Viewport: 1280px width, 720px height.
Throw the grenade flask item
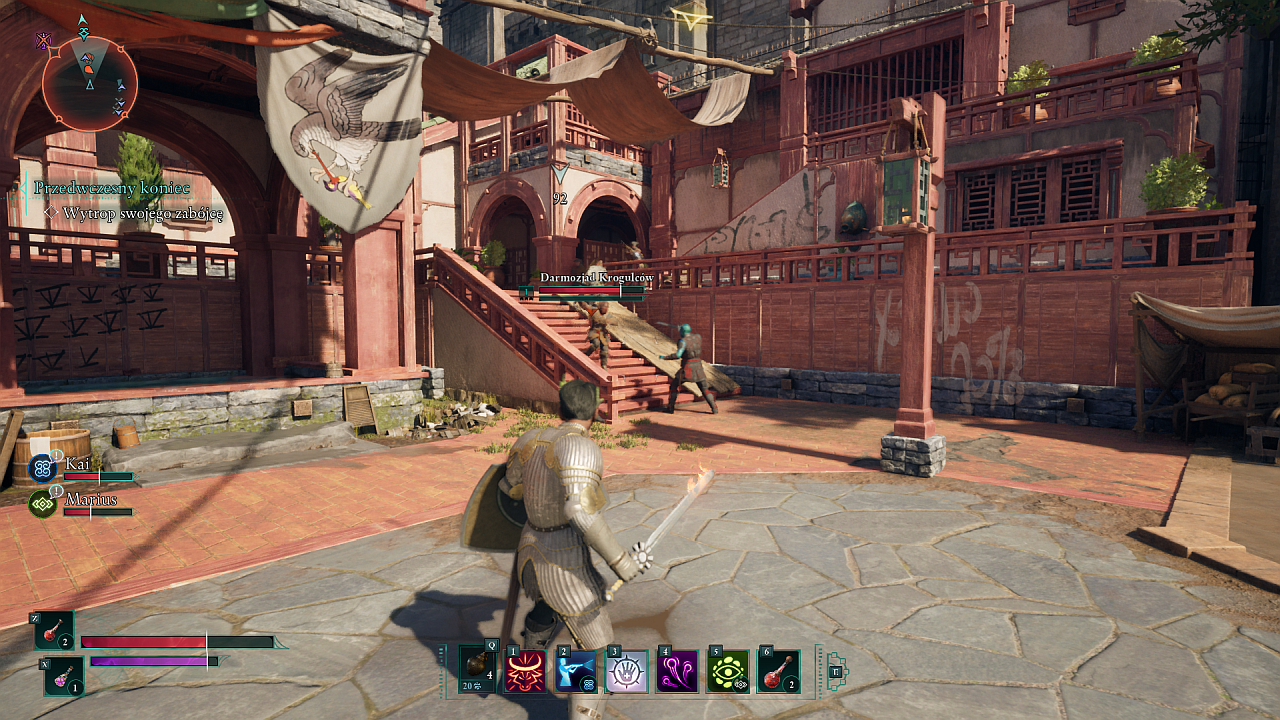477,671
